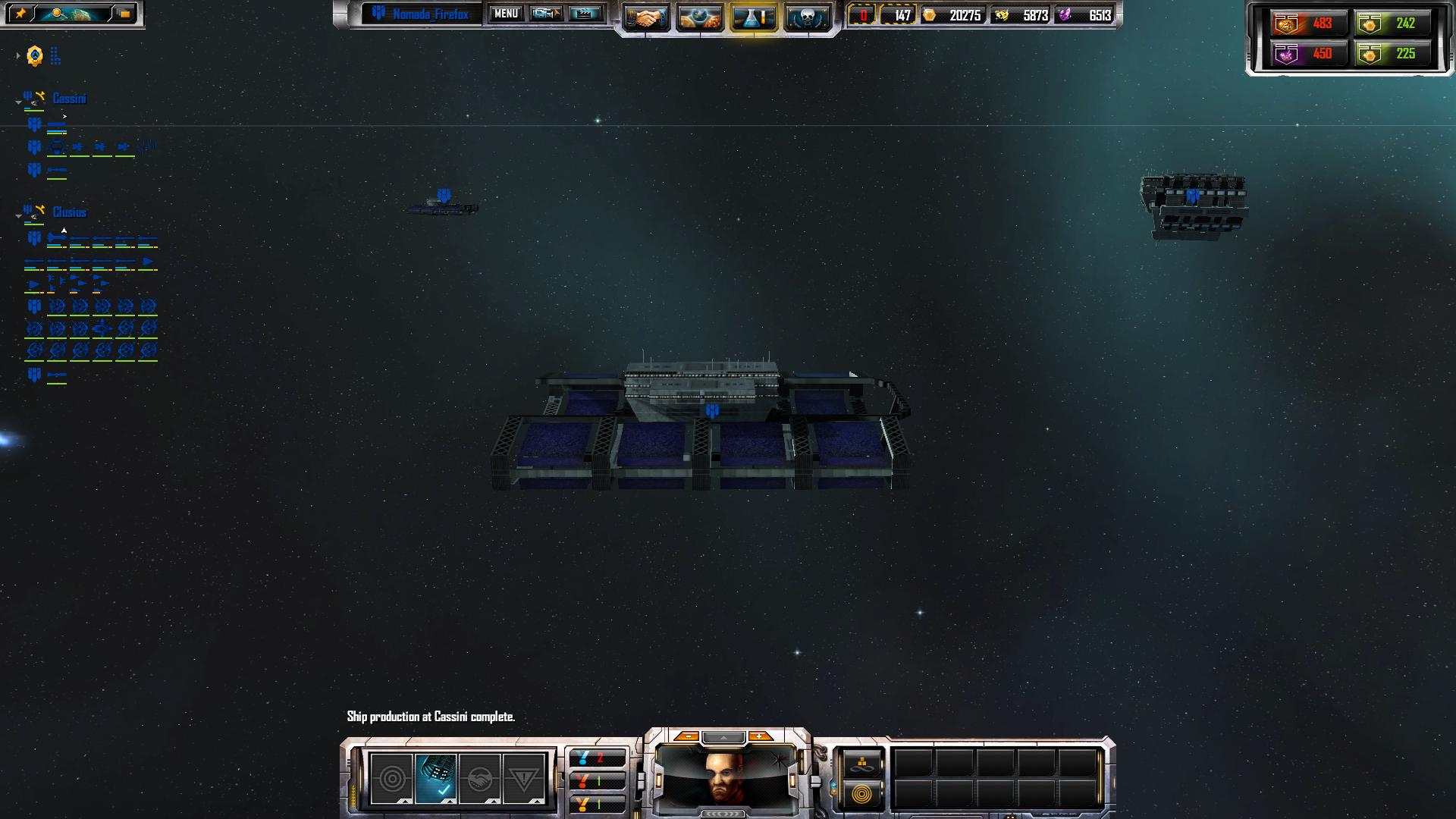The width and height of the screenshot is (1456, 819).
Task: Click the warning triangle command button
Action: [523, 779]
